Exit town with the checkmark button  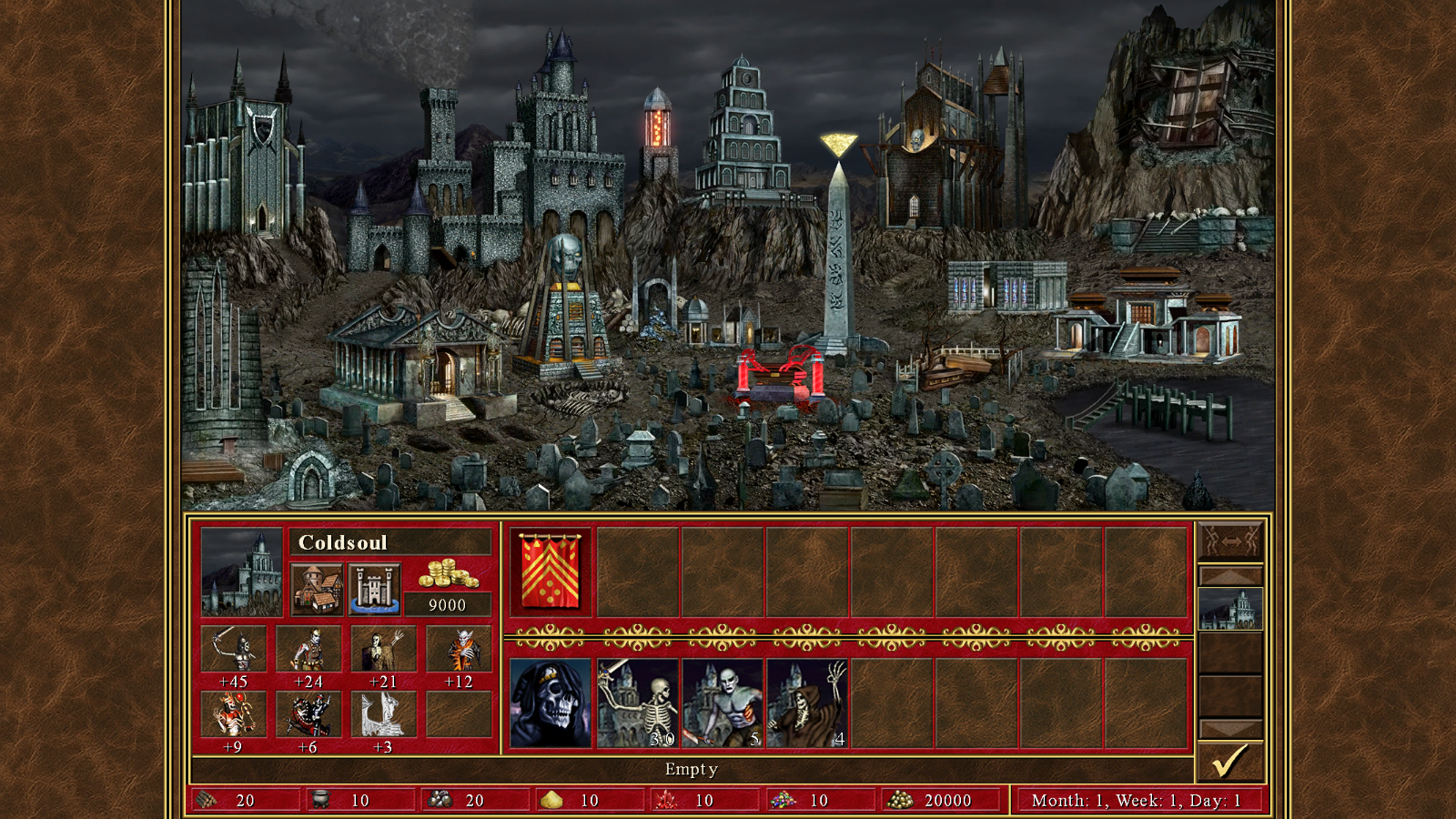[x=1230, y=761]
